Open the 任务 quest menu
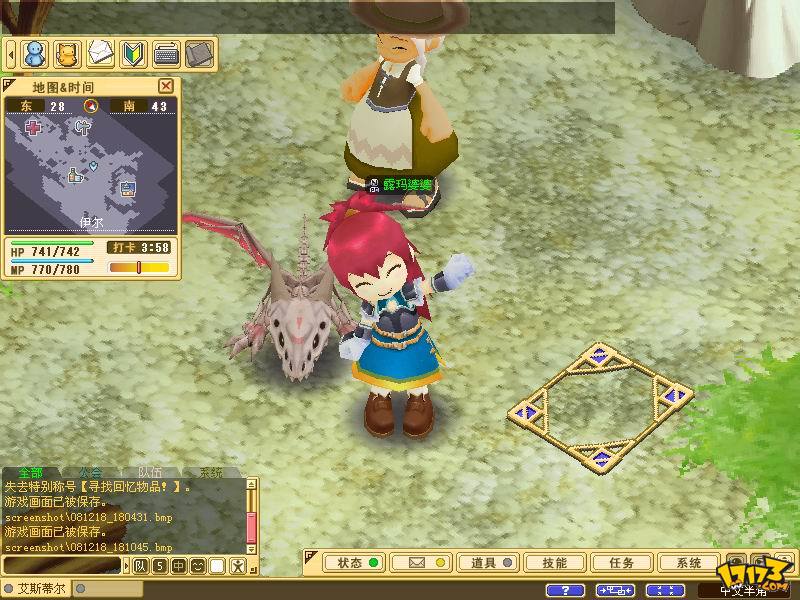 click(620, 563)
